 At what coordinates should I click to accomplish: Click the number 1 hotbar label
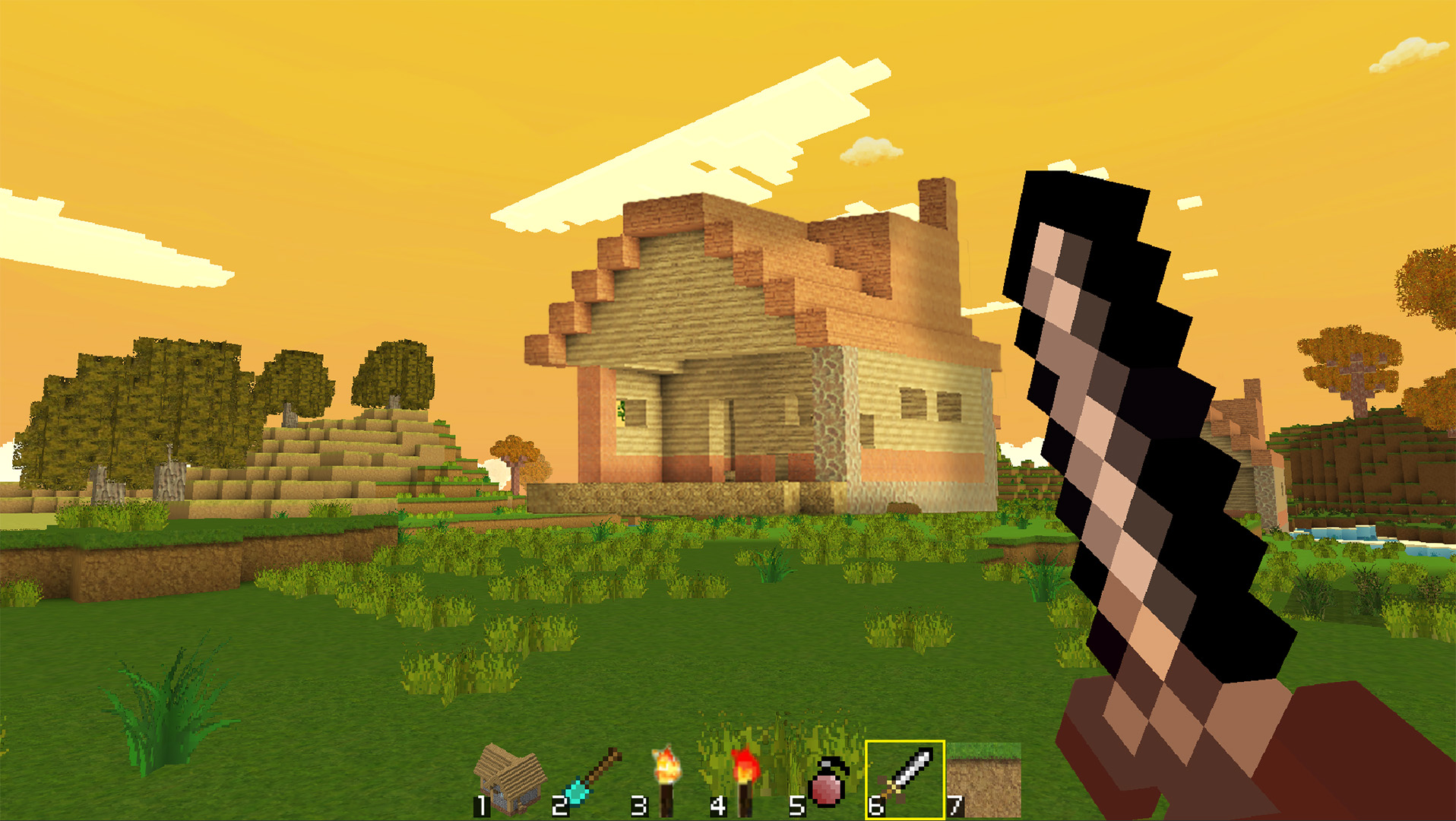pos(482,806)
